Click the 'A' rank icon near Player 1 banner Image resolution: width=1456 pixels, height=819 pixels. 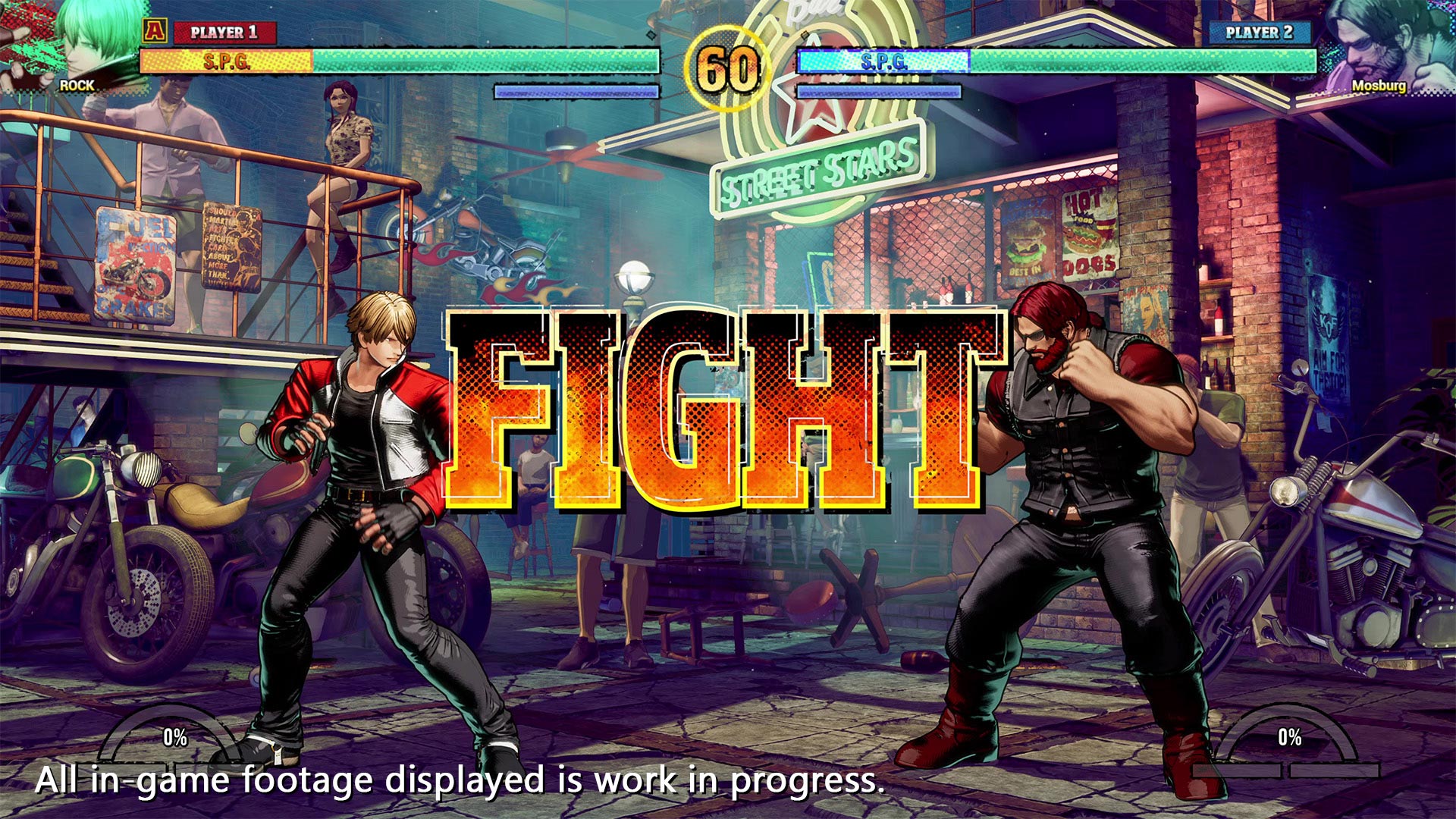point(155,32)
